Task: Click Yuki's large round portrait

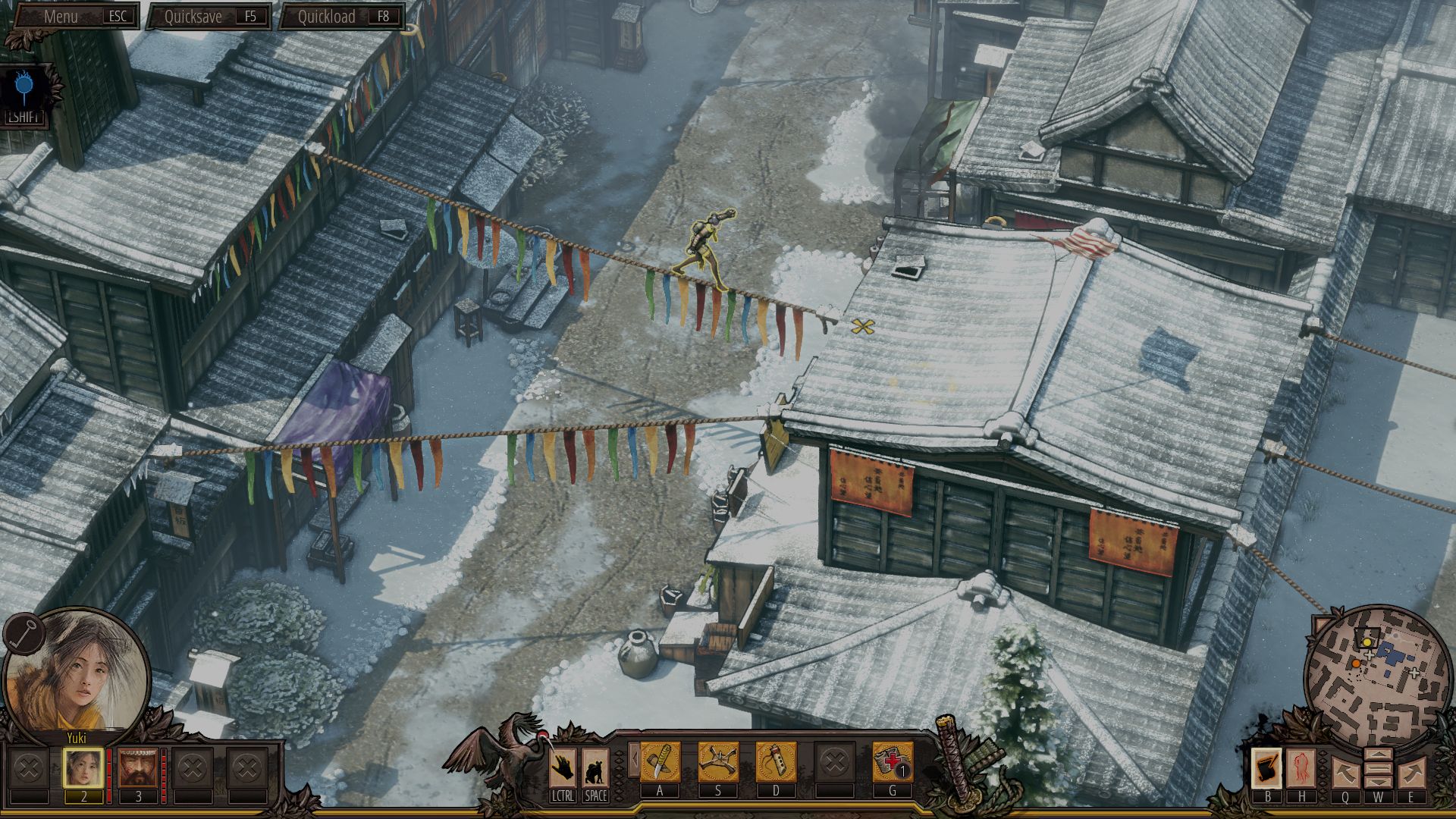Action: tap(76, 671)
